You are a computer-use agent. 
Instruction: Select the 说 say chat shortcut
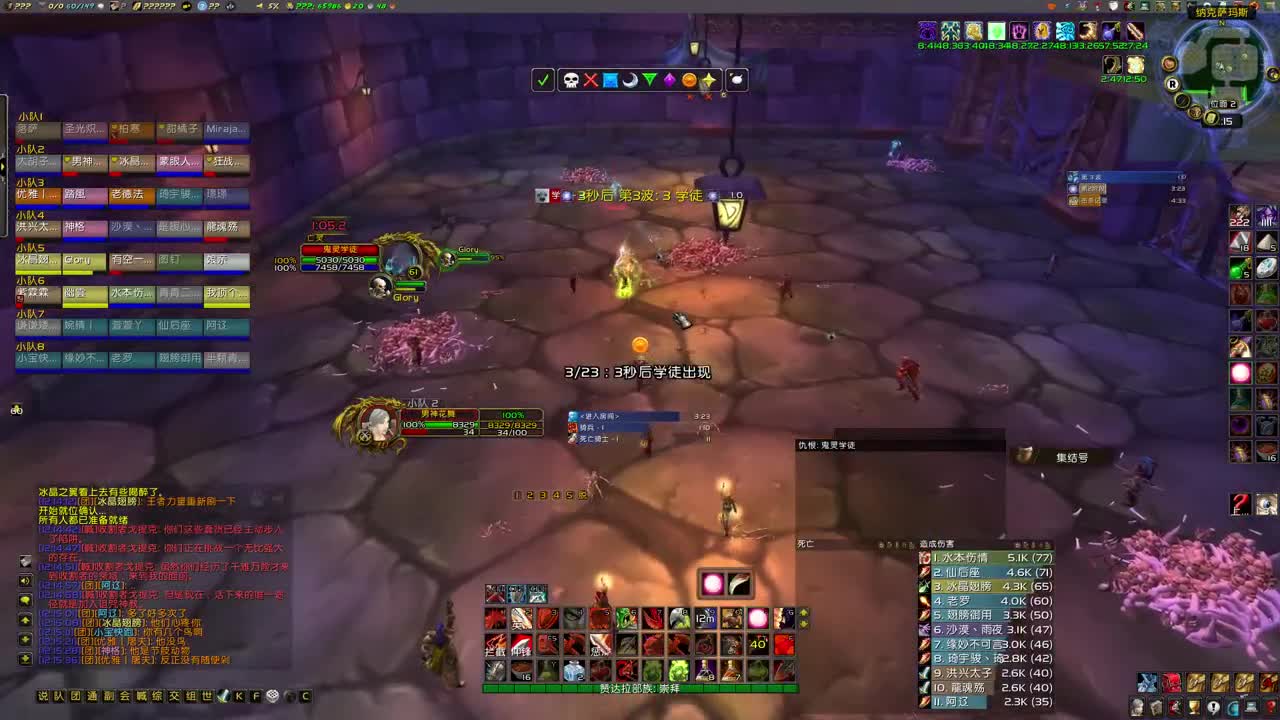pyautogui.click(x=44, y=695)
